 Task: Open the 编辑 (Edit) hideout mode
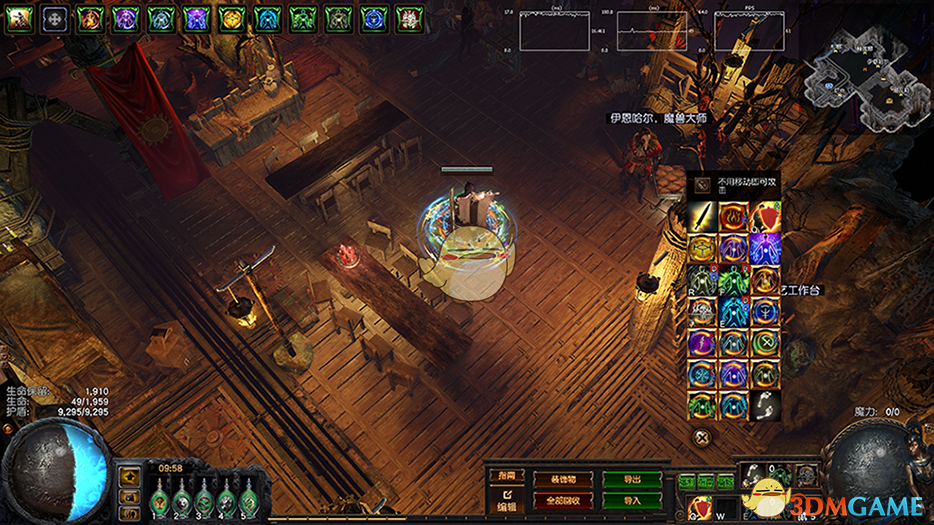pos(507,500)
